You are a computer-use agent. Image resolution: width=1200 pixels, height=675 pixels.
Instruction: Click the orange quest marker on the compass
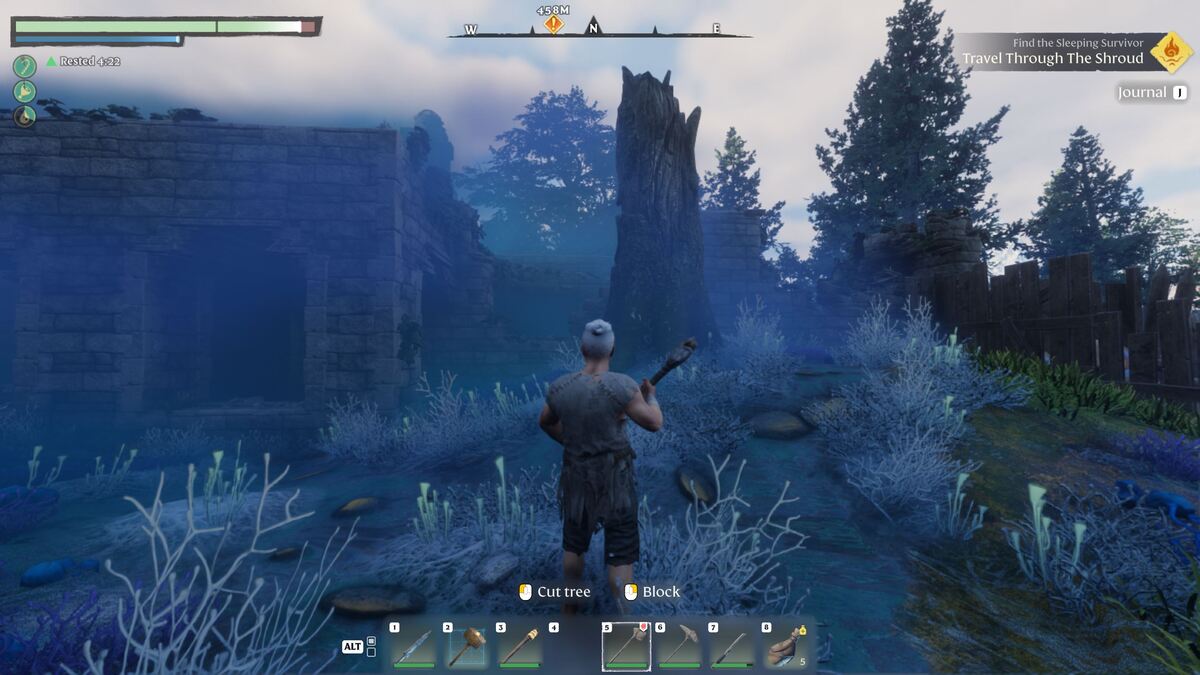pos(553,24)
